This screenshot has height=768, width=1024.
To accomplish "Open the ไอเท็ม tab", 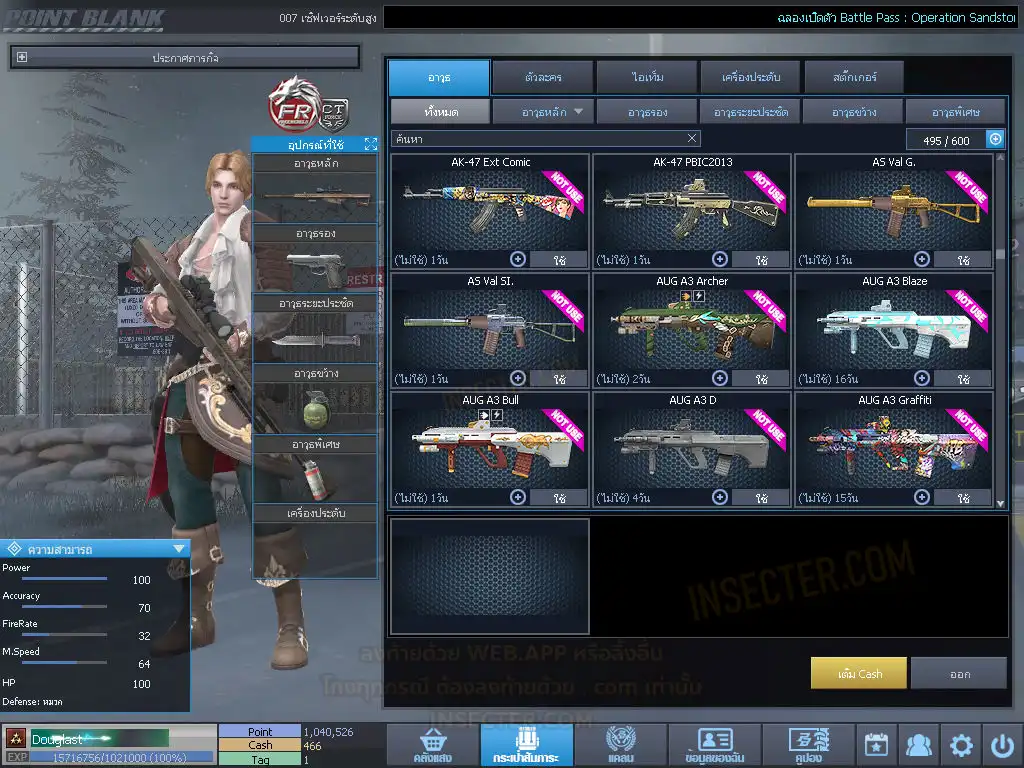I will [x=647, y=77].
